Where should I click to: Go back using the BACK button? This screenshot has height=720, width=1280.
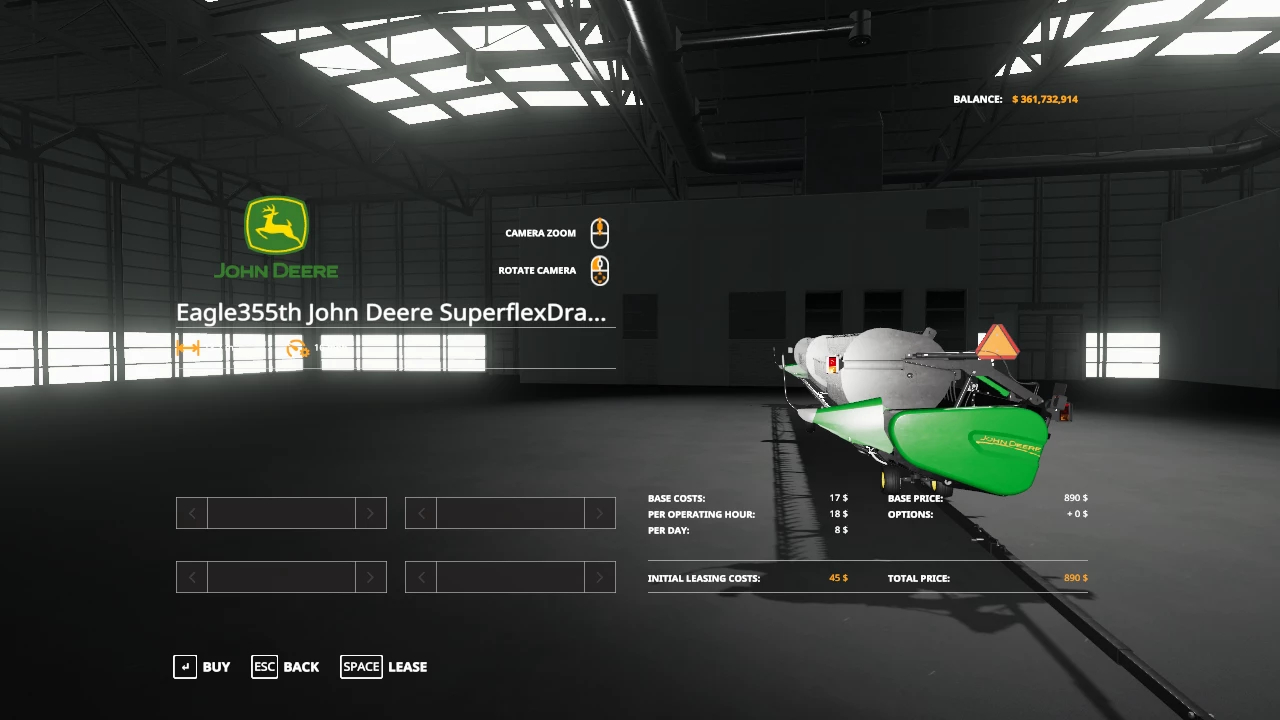click(286, 667)
